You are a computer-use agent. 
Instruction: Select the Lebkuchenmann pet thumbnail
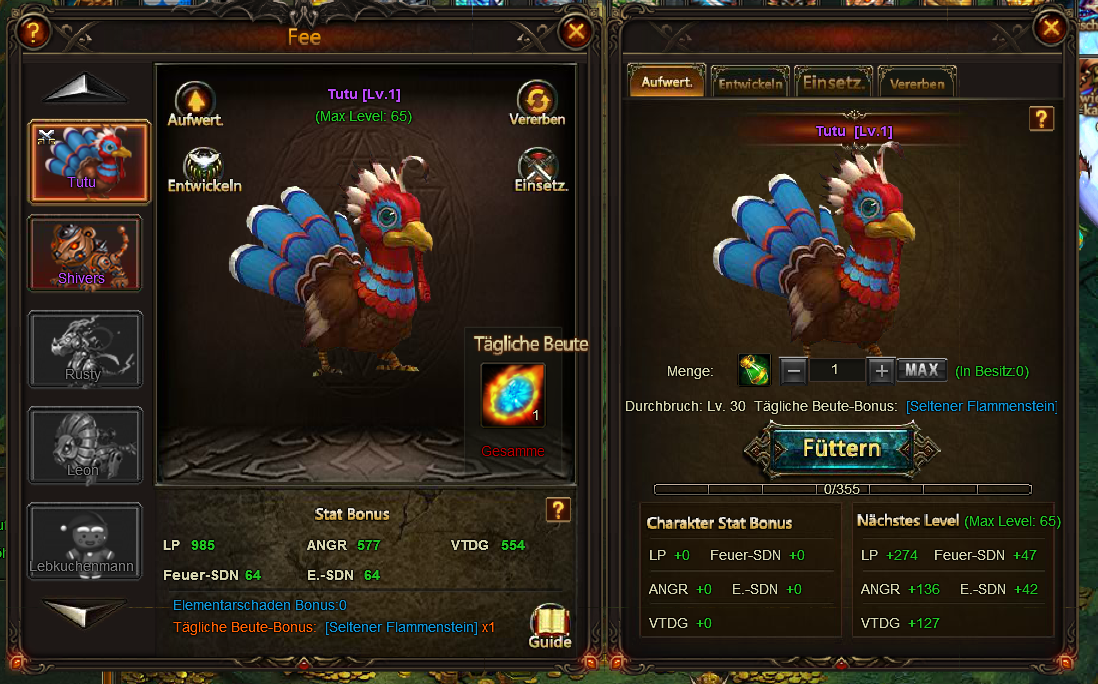click(x=84, y=542)
